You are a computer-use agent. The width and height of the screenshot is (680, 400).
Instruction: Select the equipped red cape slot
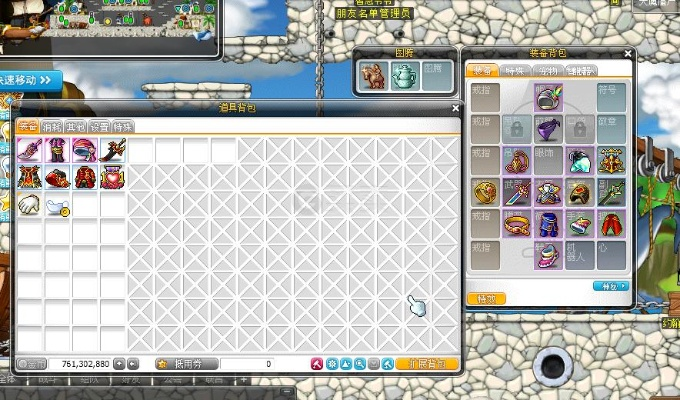(610, 223)
